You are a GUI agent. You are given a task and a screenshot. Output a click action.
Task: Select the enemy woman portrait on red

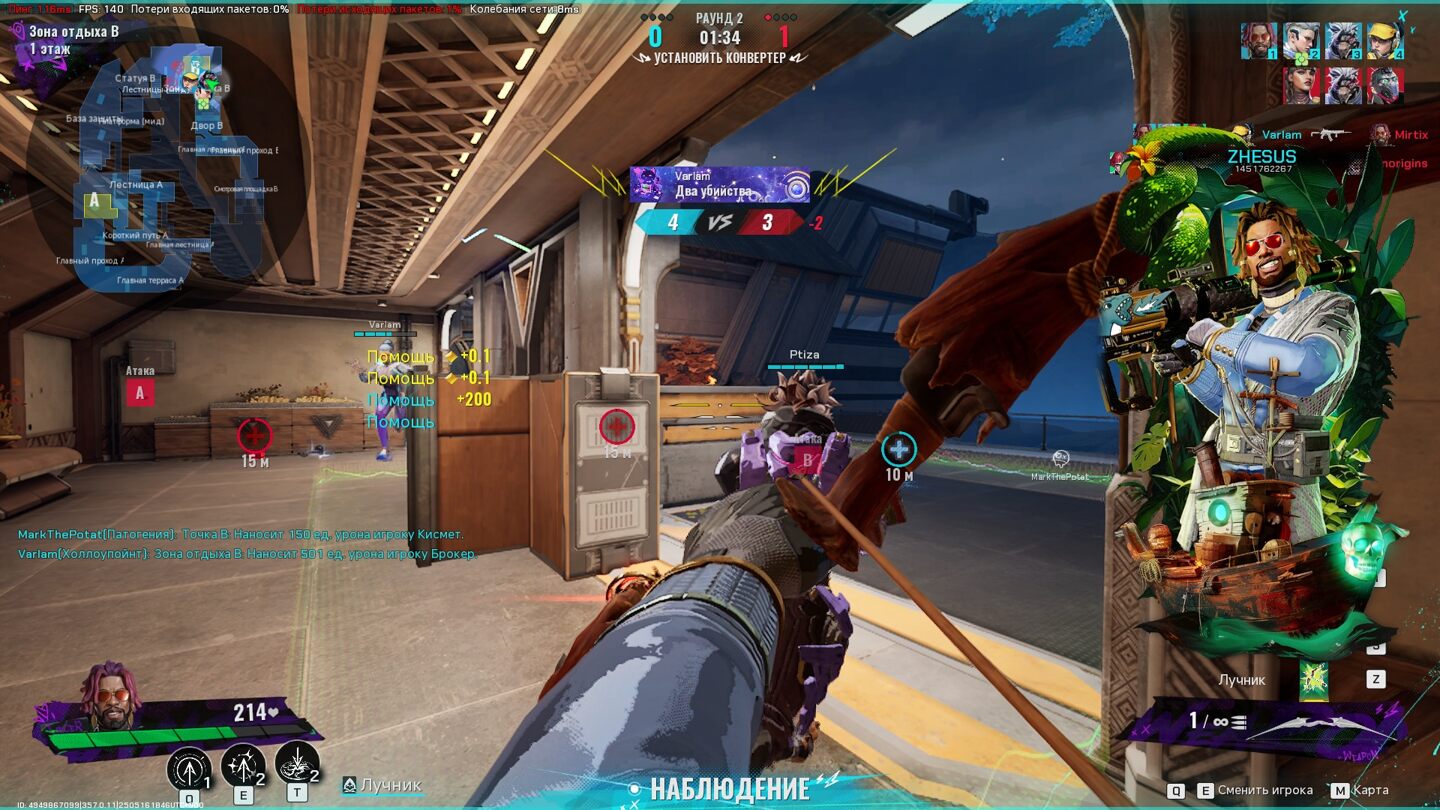pyautogui.click(x=1301, y=85)
